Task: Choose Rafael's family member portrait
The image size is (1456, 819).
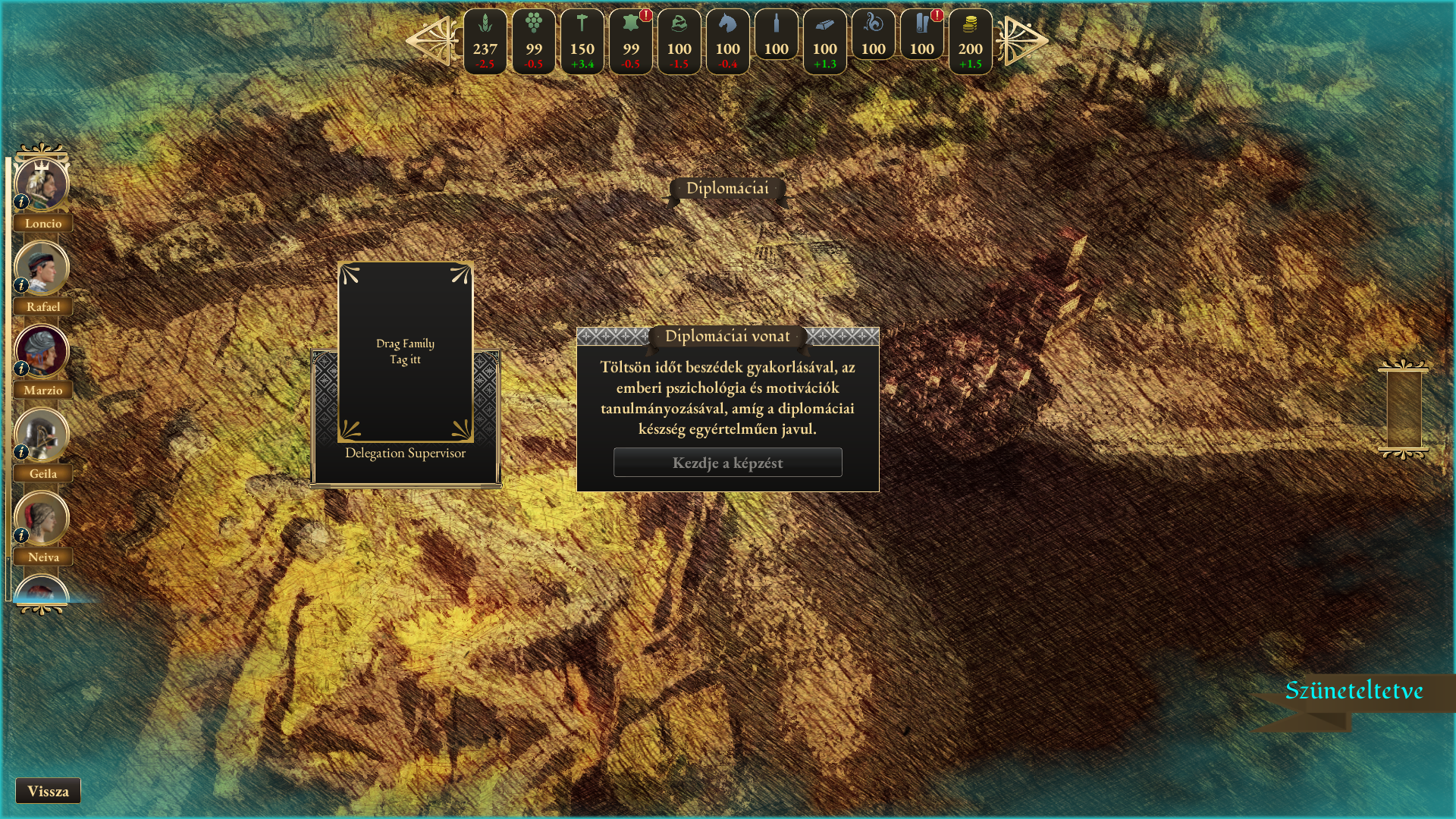Action: [x=42, y=268]
